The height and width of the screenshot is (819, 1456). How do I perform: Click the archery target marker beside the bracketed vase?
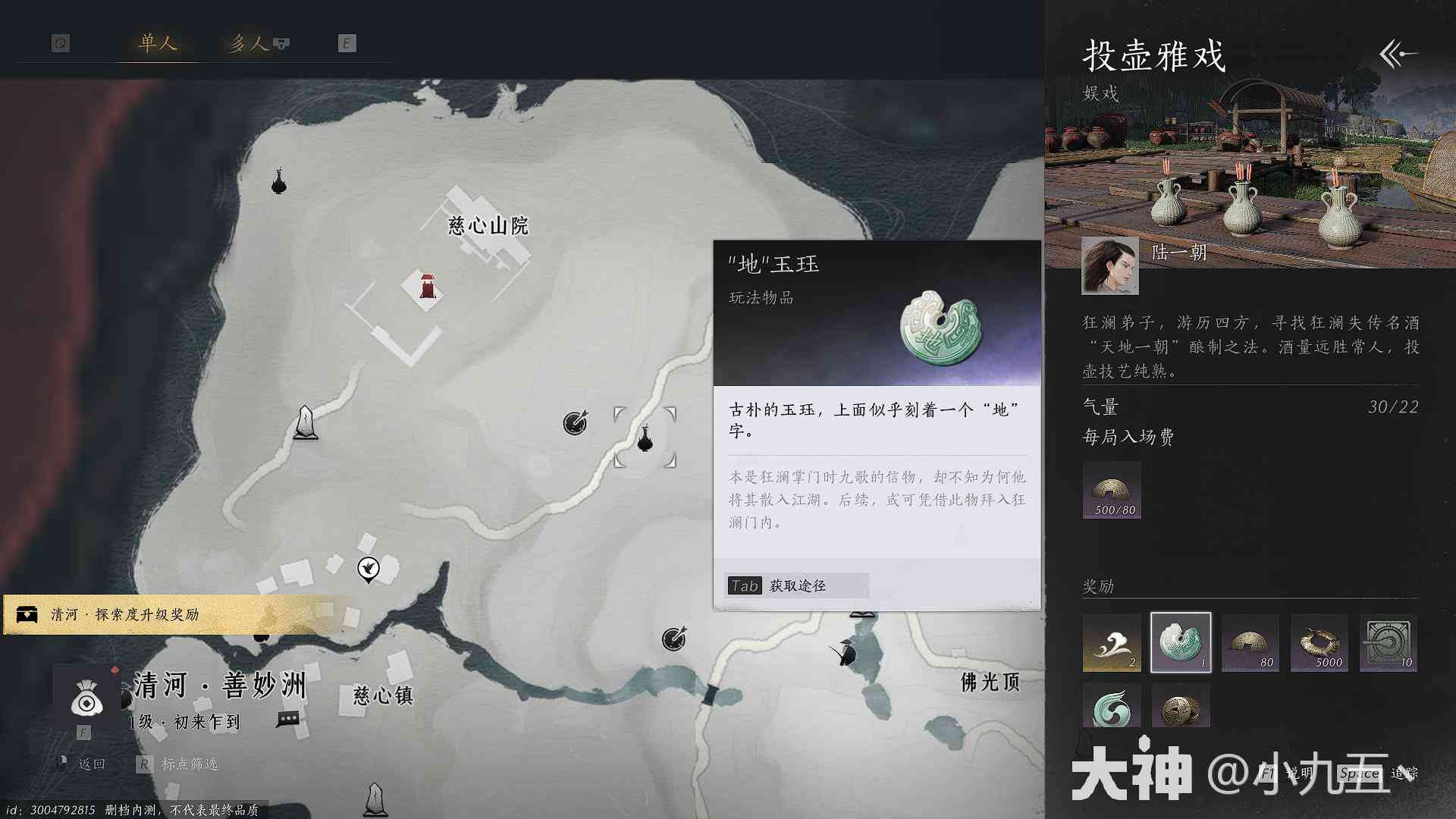pos(575,422)
